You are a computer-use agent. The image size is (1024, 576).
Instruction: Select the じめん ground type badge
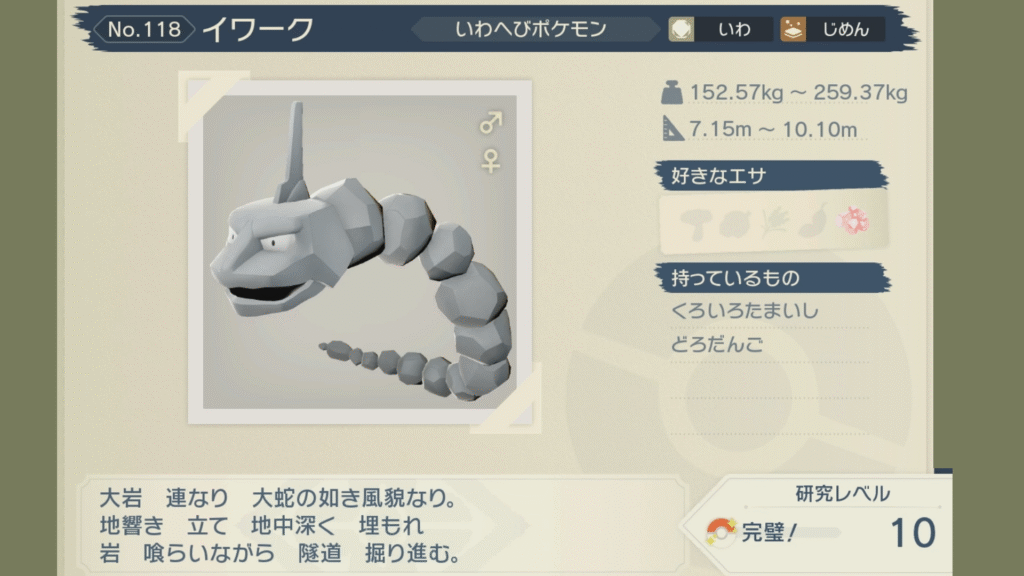point(832,29)
